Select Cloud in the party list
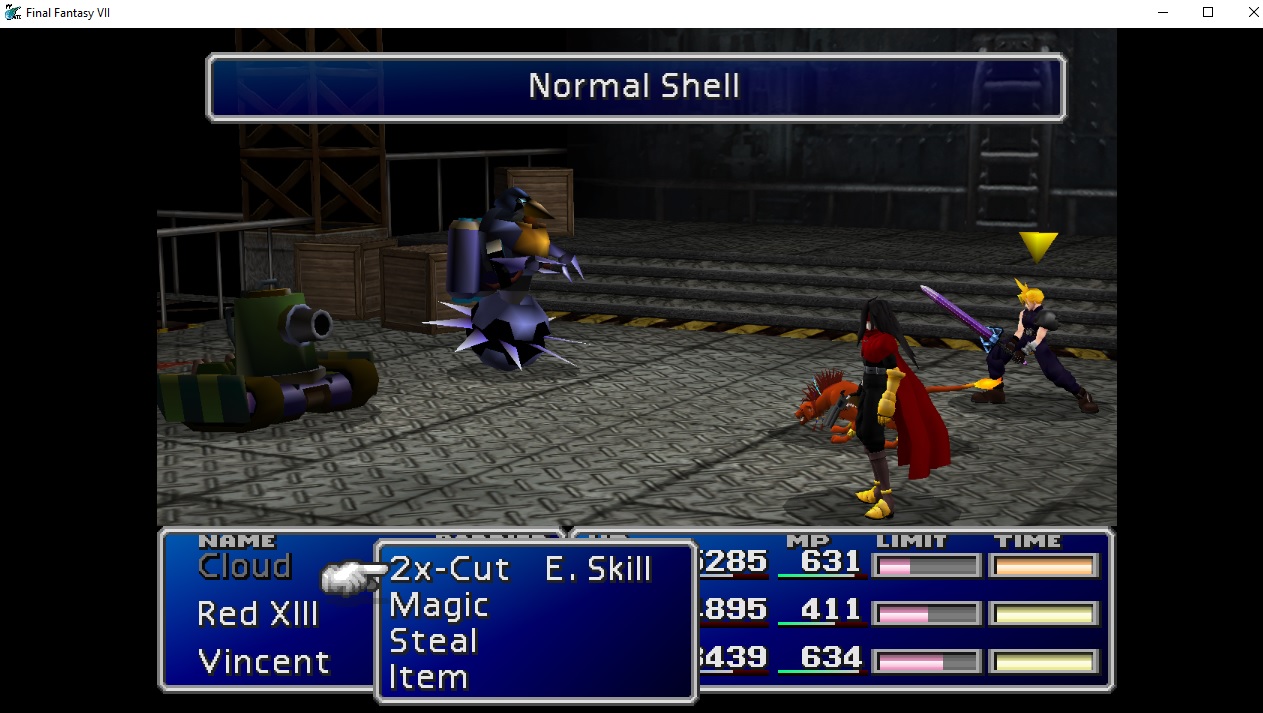 (244, 567)
